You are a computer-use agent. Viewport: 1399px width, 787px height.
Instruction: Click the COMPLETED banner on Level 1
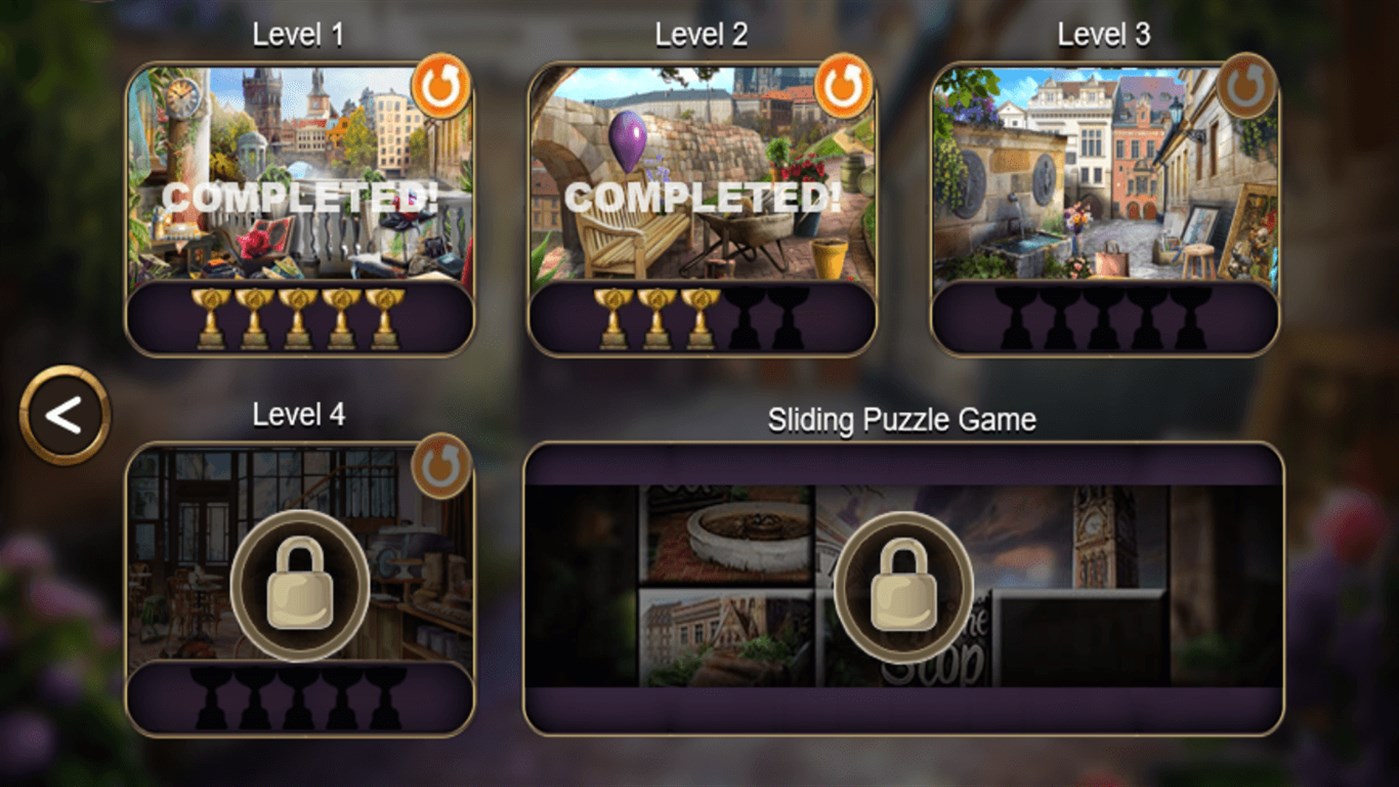click(298, 198)
